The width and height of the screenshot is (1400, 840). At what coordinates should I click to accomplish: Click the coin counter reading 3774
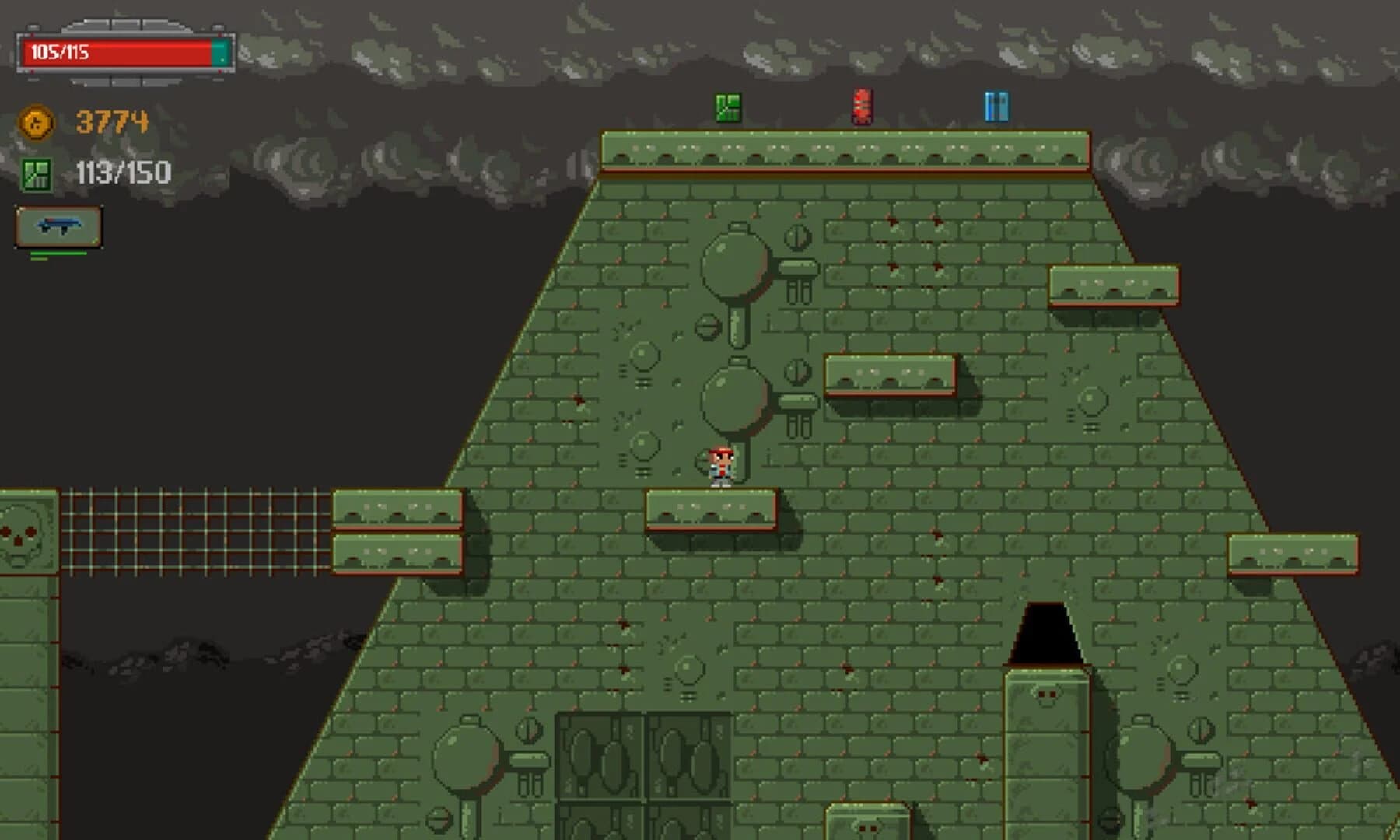pyautogui.click(x=111, y=121)
